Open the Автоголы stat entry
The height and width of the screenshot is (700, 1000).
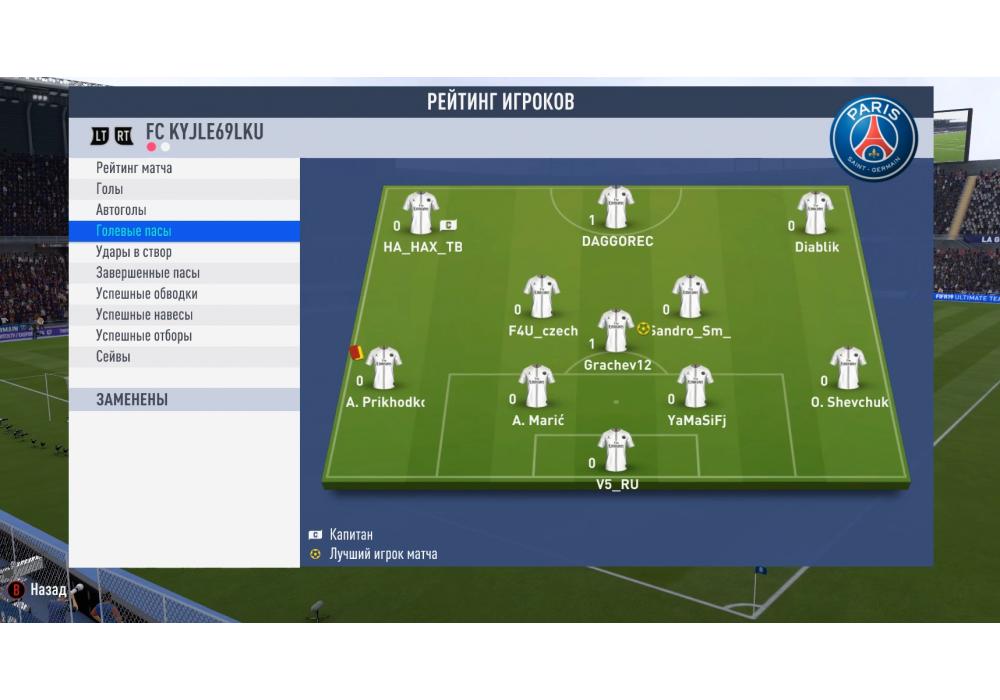183,210
